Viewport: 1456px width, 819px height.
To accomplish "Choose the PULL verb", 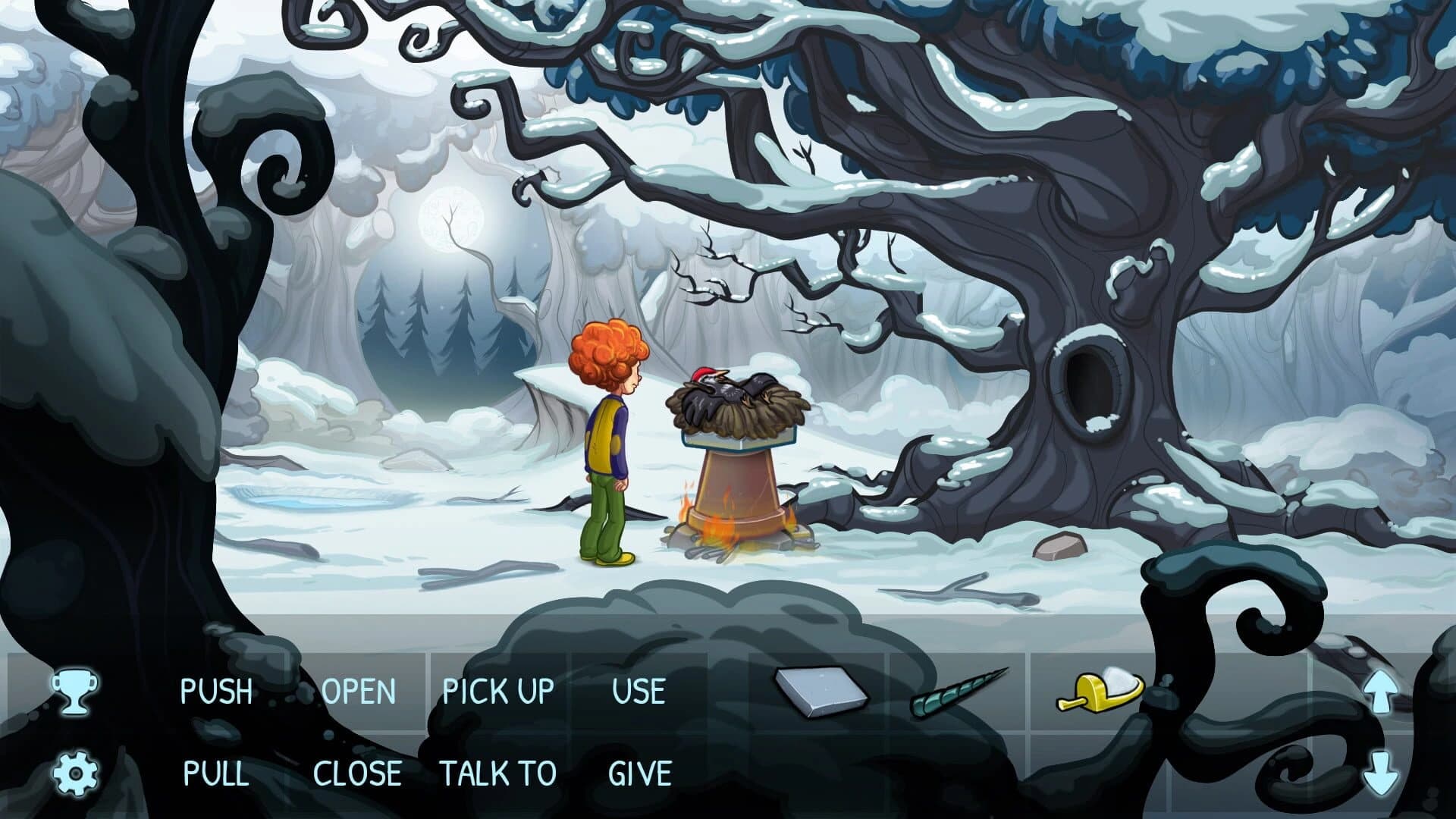I will pyautogui.click(x=216, y=773).
